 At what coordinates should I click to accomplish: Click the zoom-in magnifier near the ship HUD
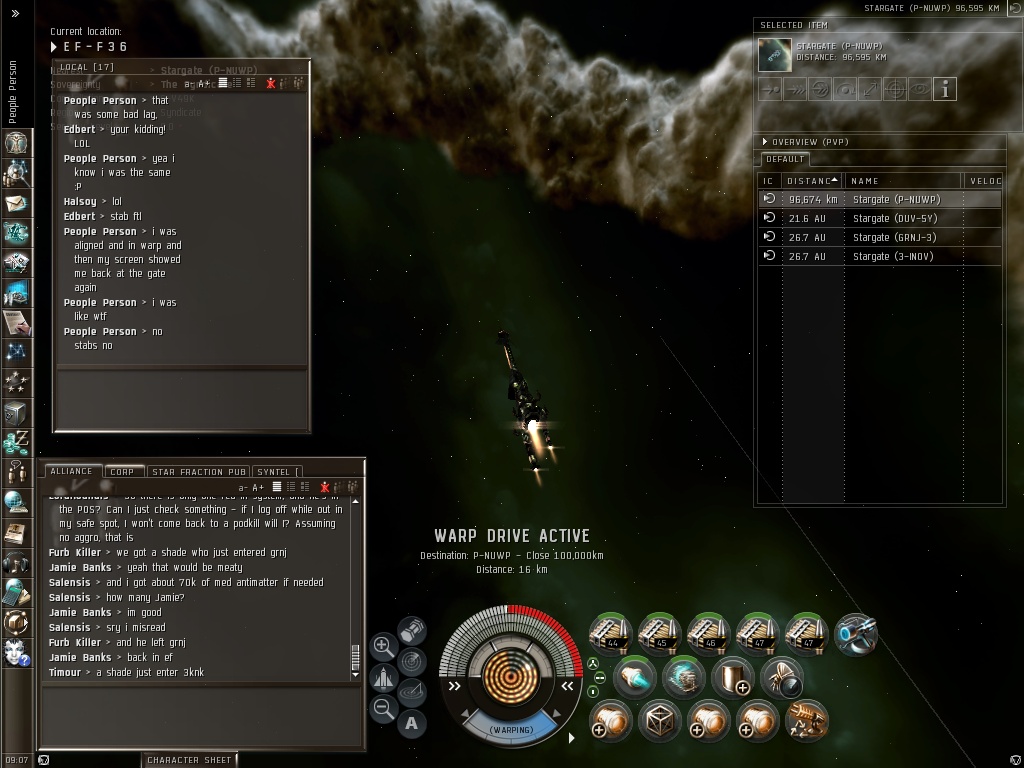coord(383,646)
